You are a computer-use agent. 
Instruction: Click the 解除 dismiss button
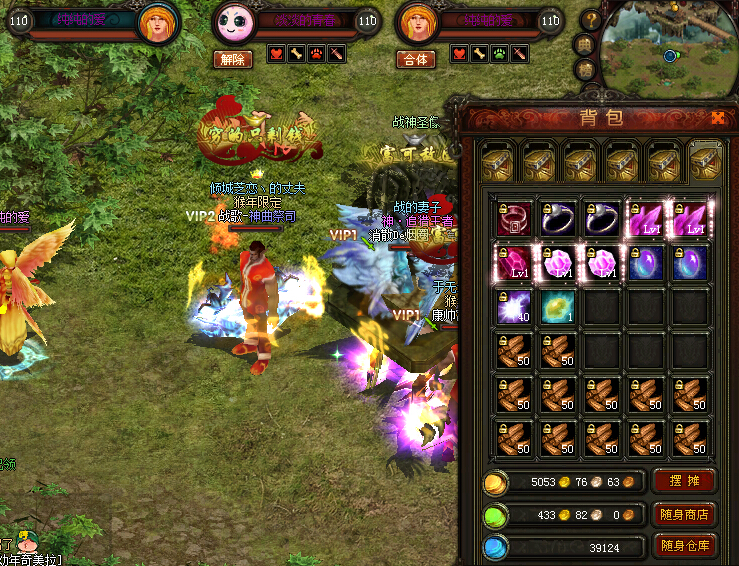click(232, 59)
